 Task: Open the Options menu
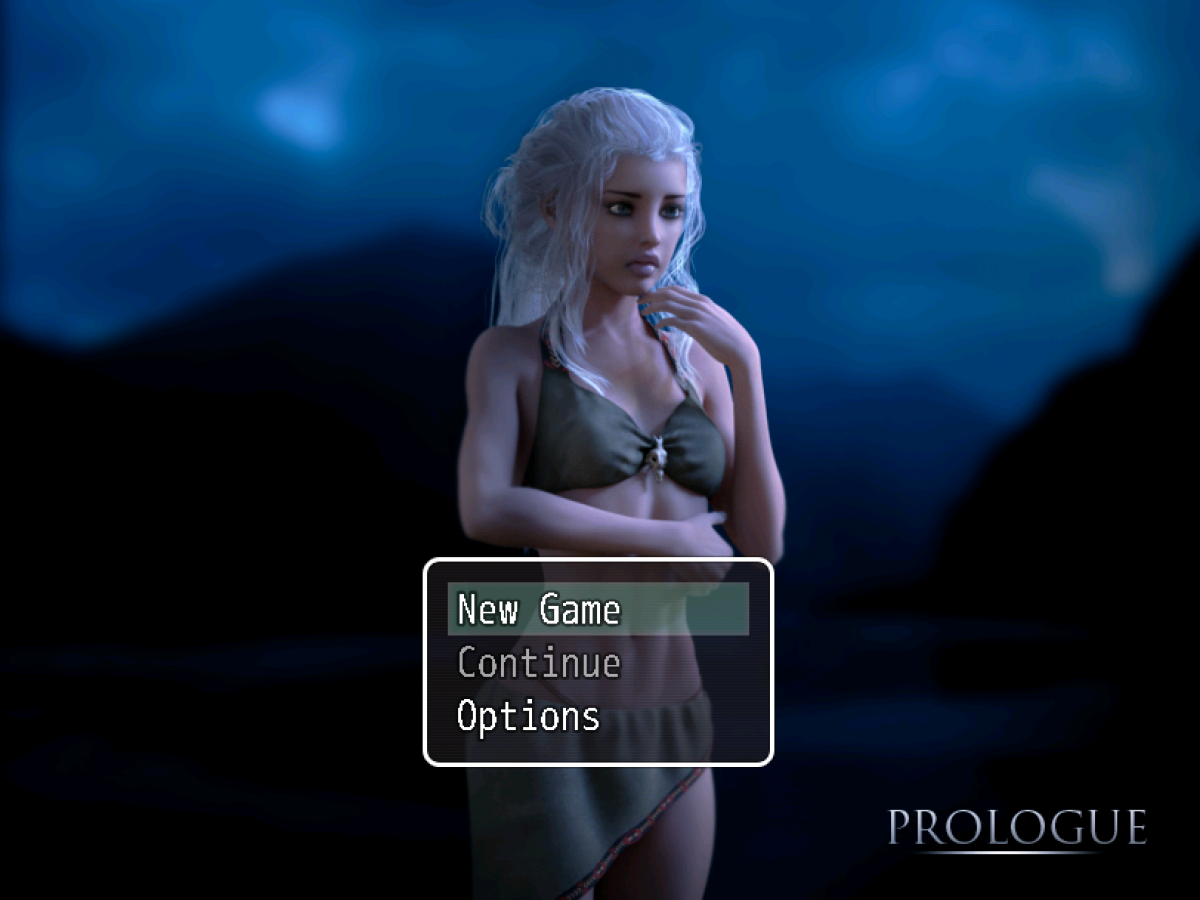click(529, 716)
